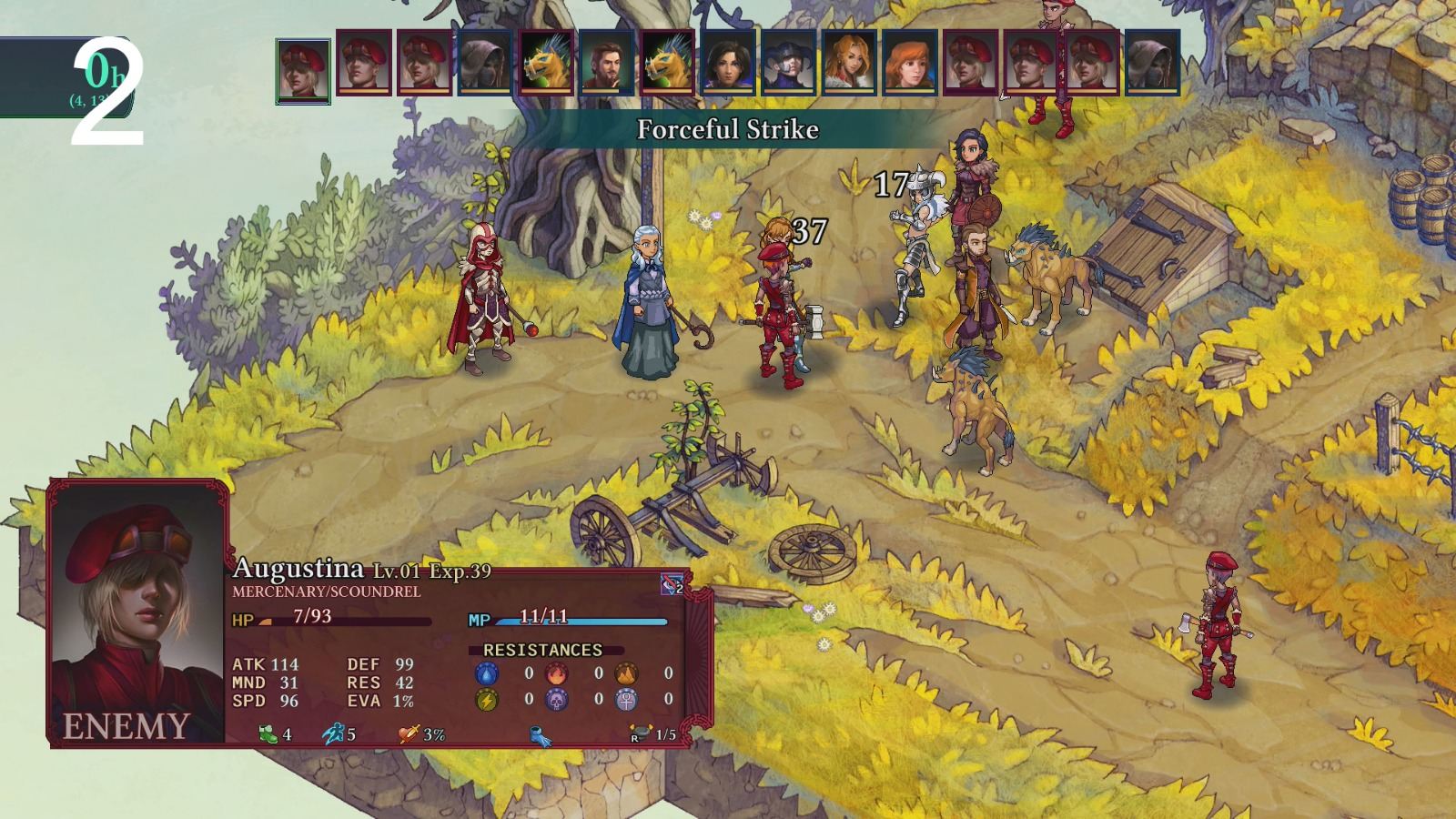Select the lightning resistance icon

487,701
